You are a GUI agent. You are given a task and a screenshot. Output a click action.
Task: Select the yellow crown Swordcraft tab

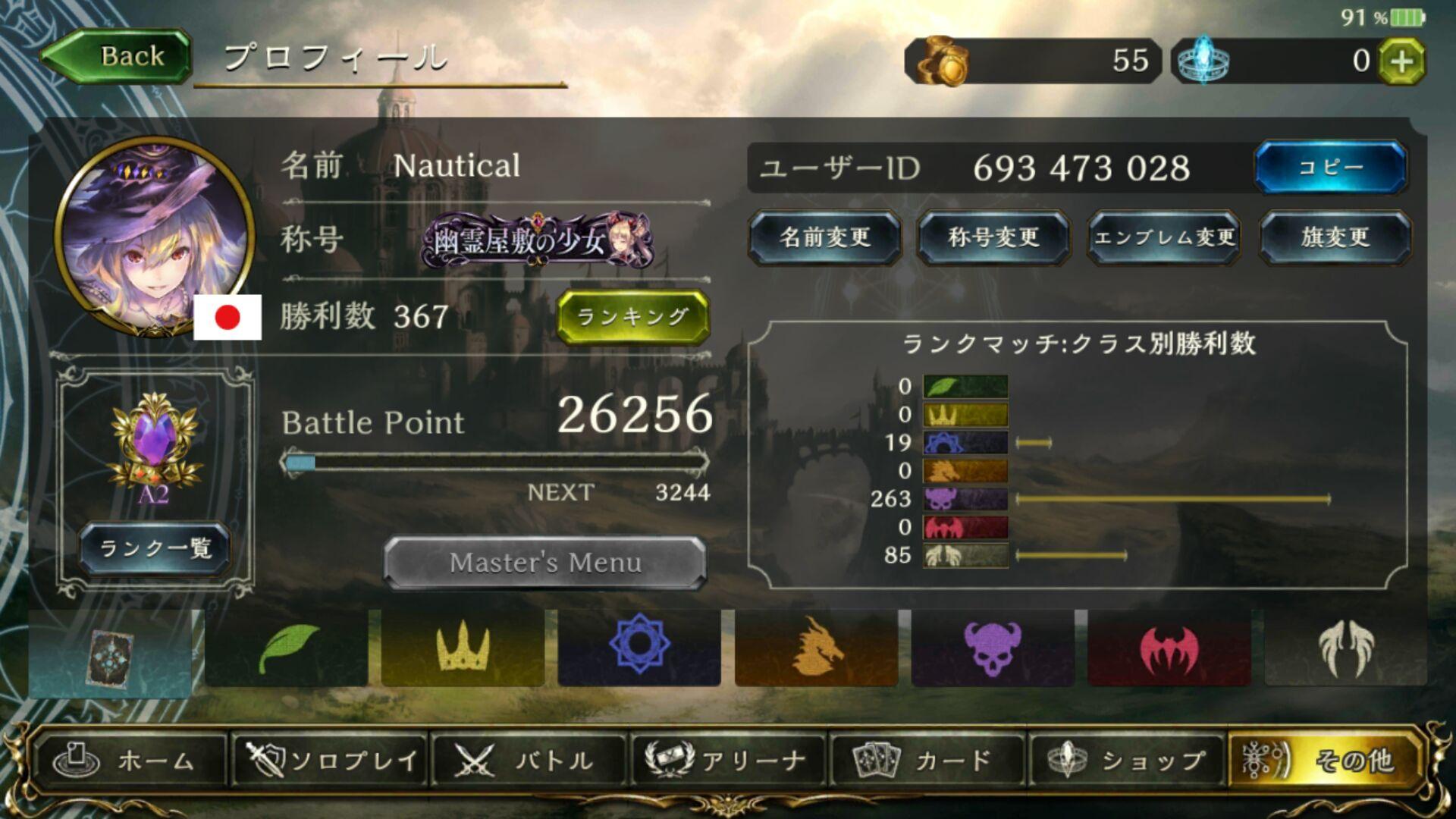pyautogui.click(x=463, y=648)
